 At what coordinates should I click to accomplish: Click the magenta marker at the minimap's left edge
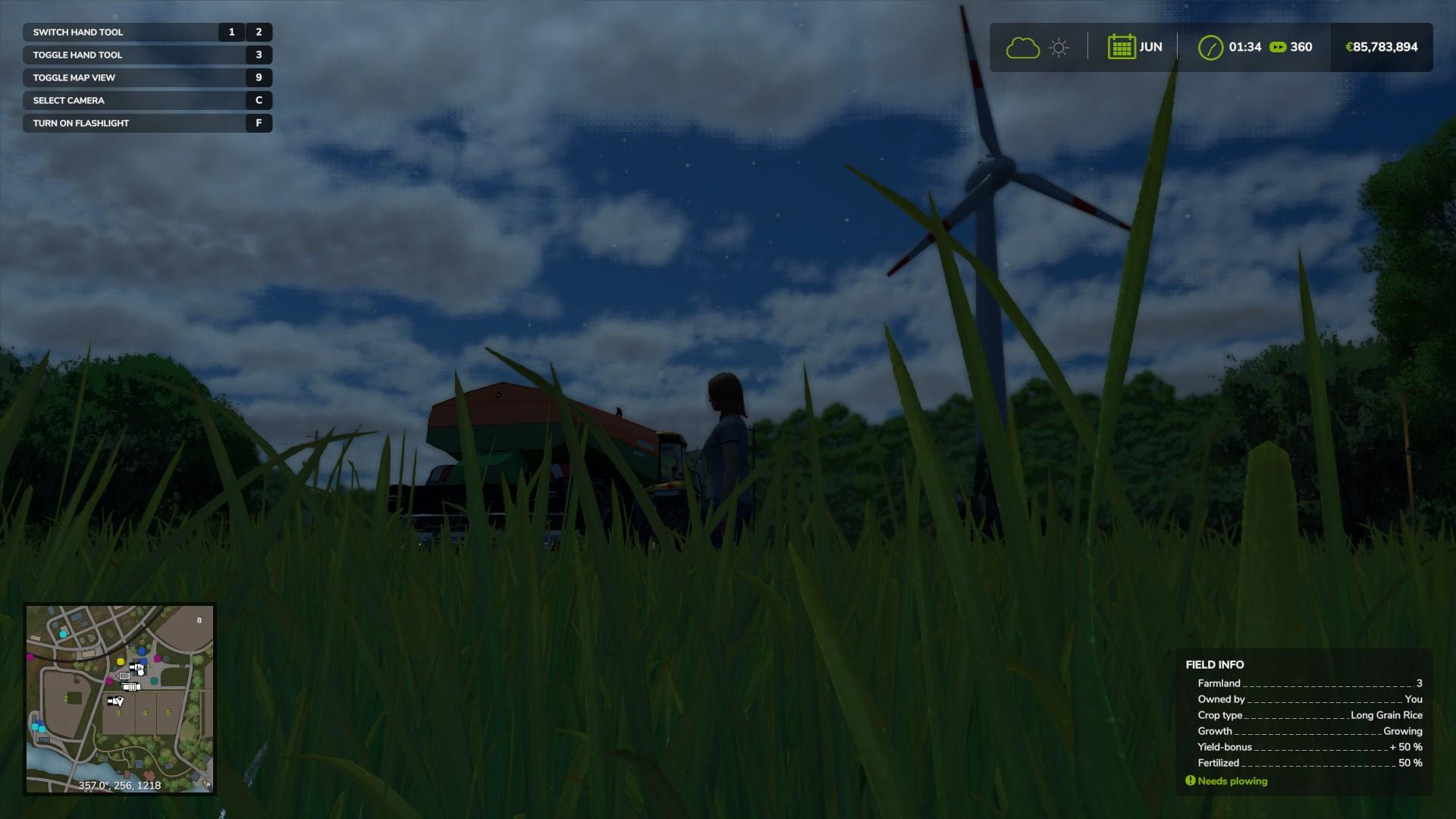[x=30, y=656]
